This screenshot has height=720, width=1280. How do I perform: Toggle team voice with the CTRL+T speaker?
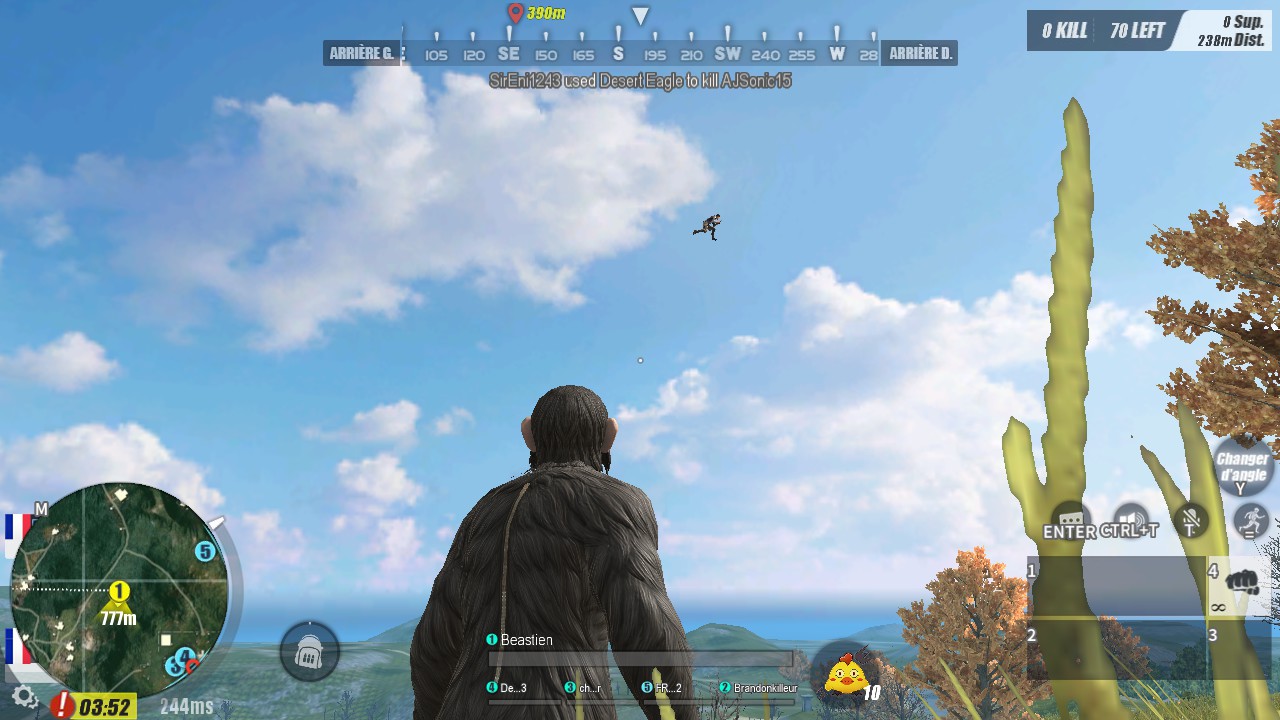(1131, 517)
